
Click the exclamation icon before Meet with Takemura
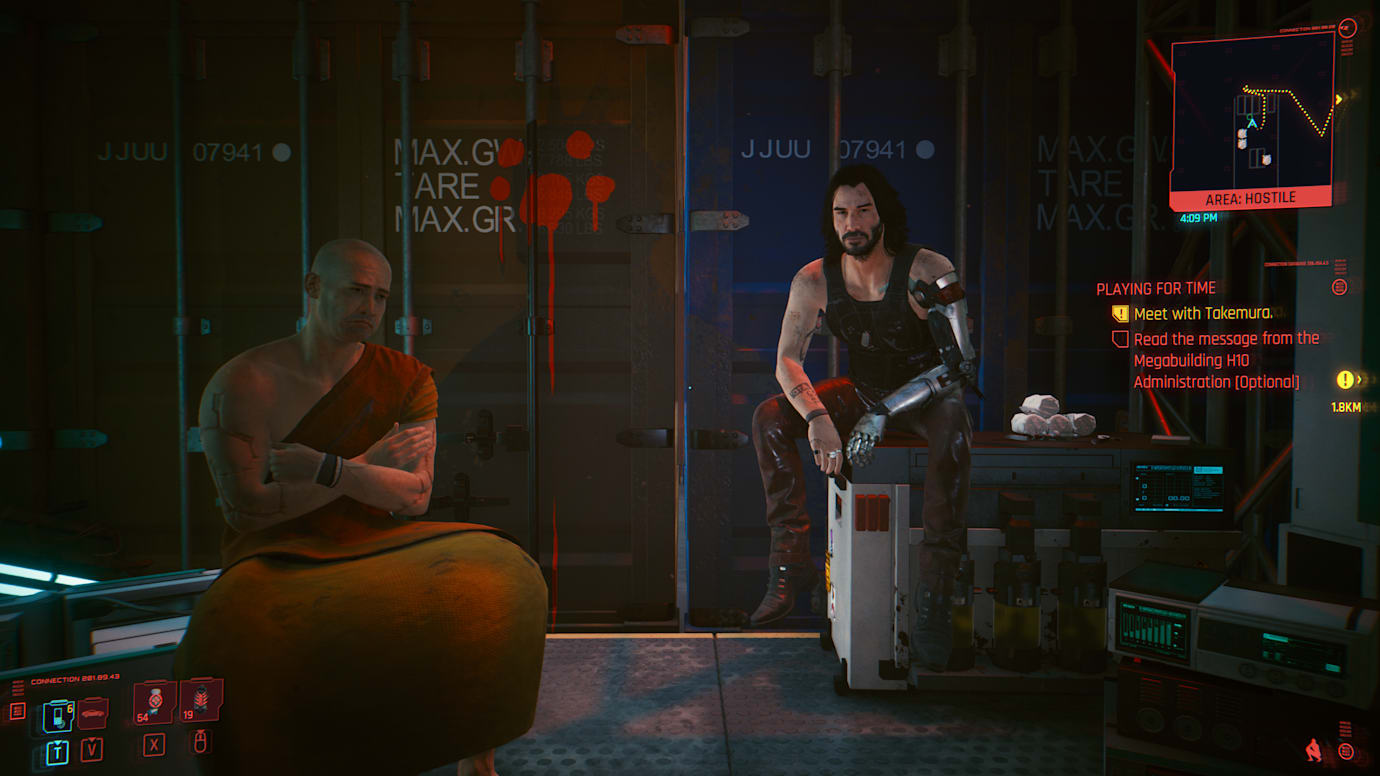click(1122, 313)
